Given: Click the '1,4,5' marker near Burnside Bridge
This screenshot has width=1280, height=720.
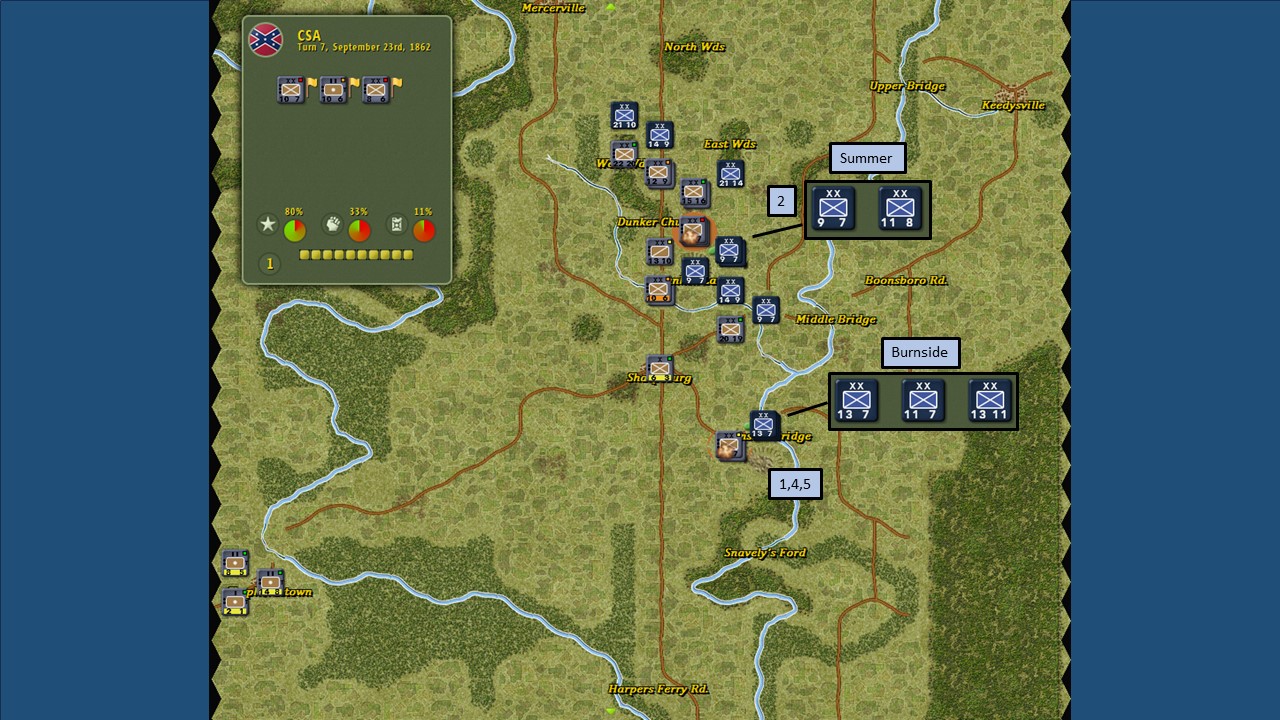Looking at the screenshot, I should click(x=796, y=483).
